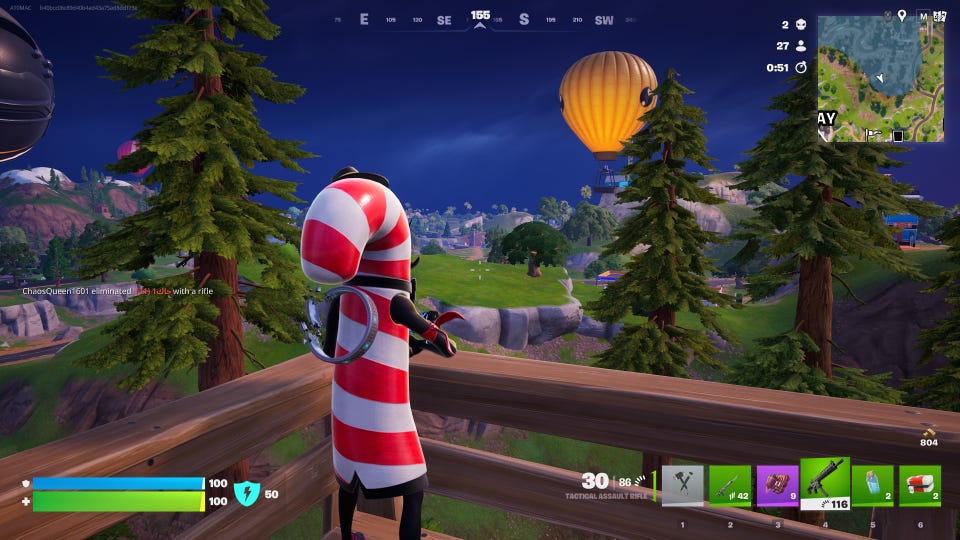Select the harvesting pickaxe slot
Image resolution: width=960 pixels, height=540 pixels.
(x=682, y=485)
